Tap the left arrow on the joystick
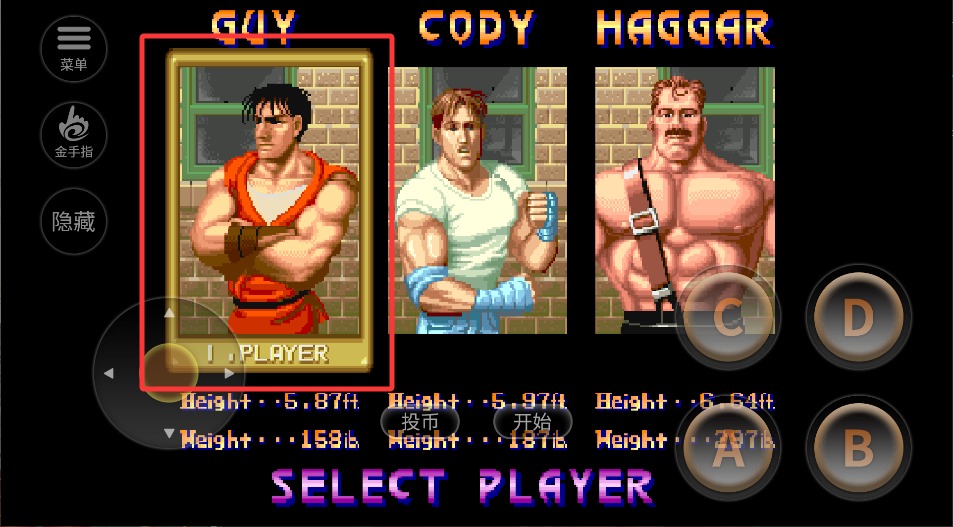 (109, 373)
